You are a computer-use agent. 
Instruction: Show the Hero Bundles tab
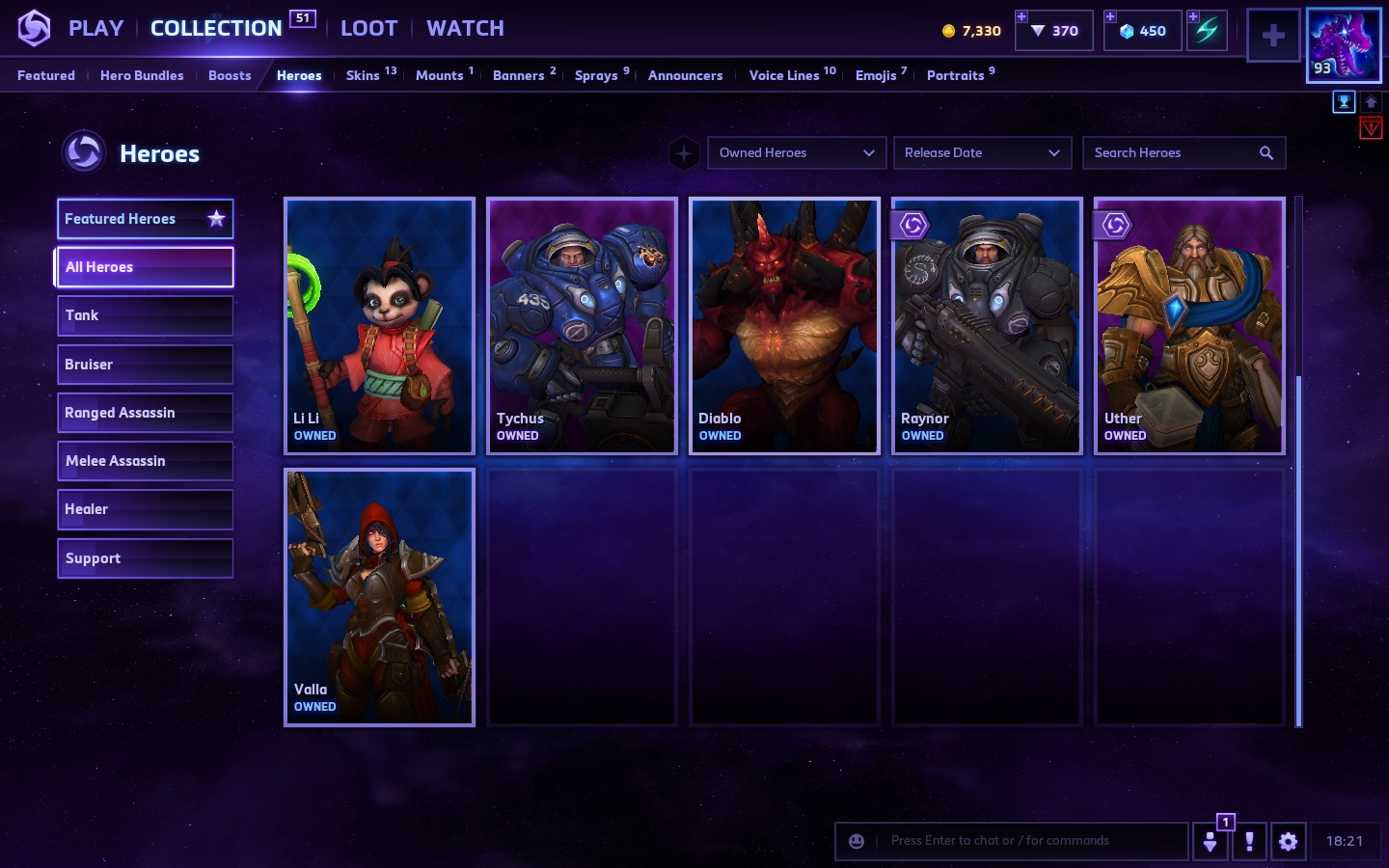pos(142,75)
